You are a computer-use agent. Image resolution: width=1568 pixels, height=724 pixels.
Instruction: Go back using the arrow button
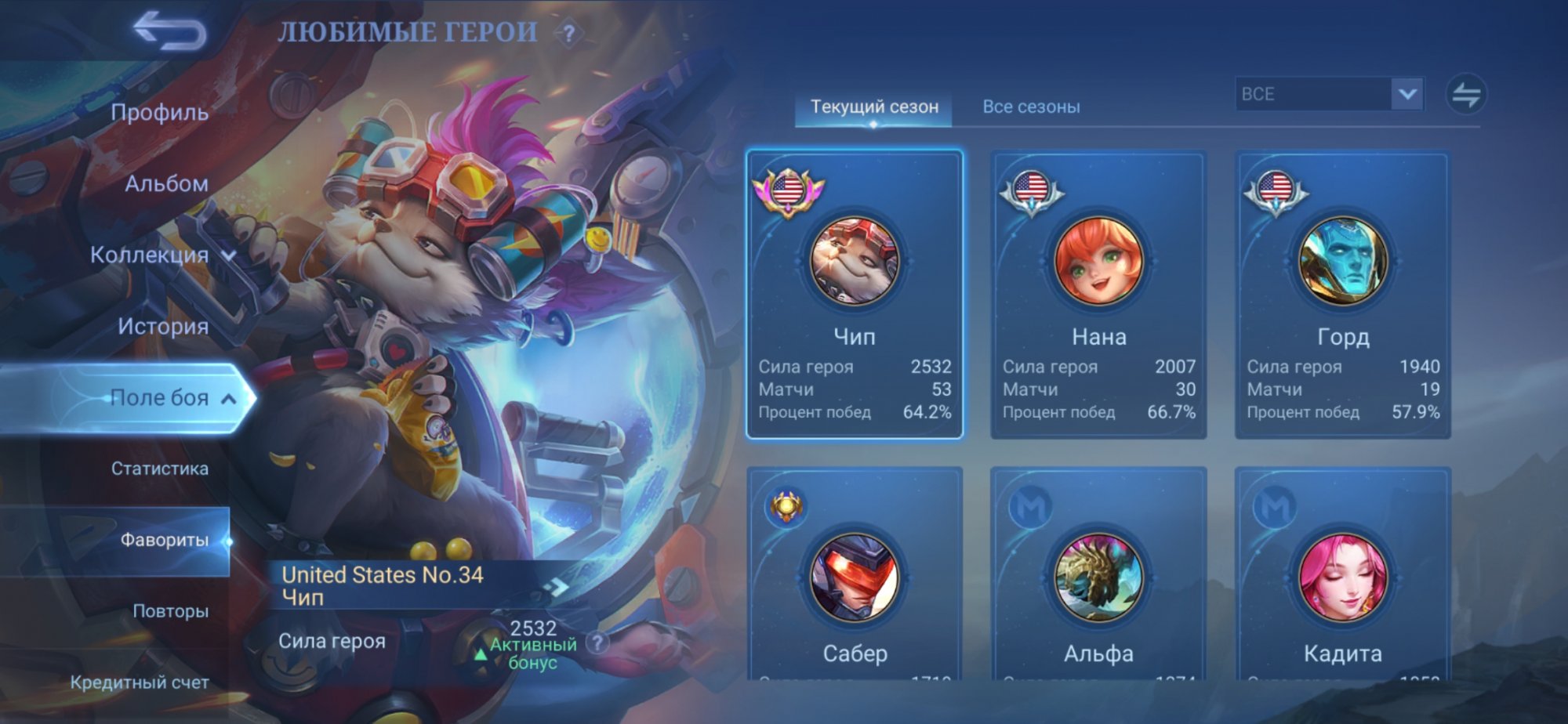(x=169, y=31)
